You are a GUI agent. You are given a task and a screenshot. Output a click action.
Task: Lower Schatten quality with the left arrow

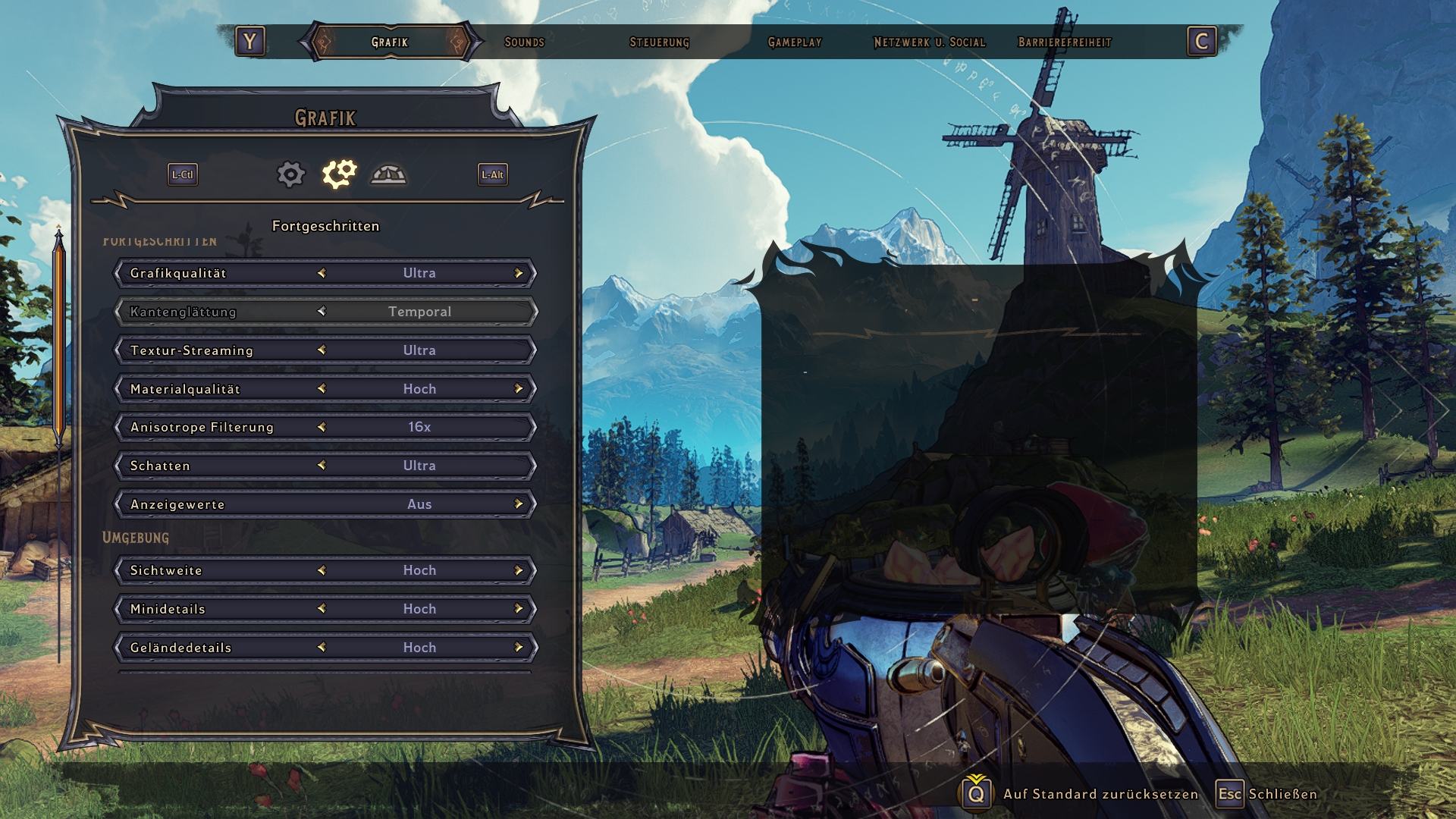coord(322,466)
